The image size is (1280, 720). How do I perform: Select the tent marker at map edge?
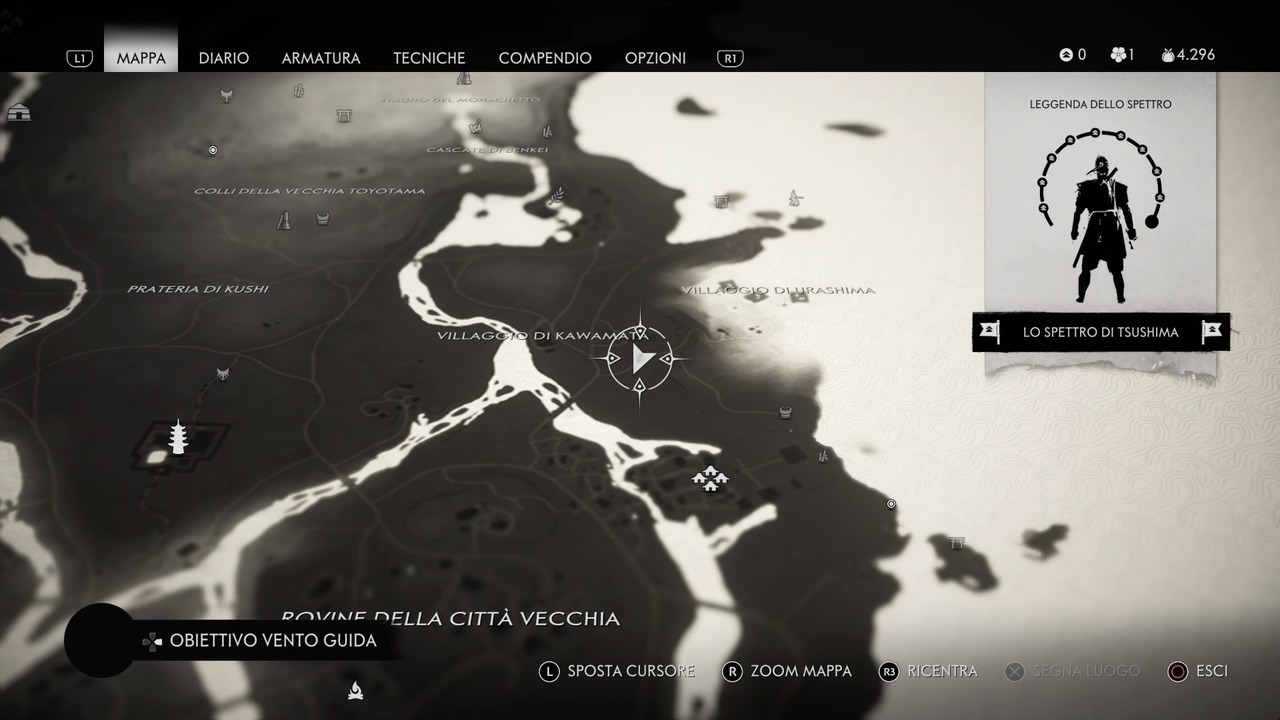click(x=18, y=113)
